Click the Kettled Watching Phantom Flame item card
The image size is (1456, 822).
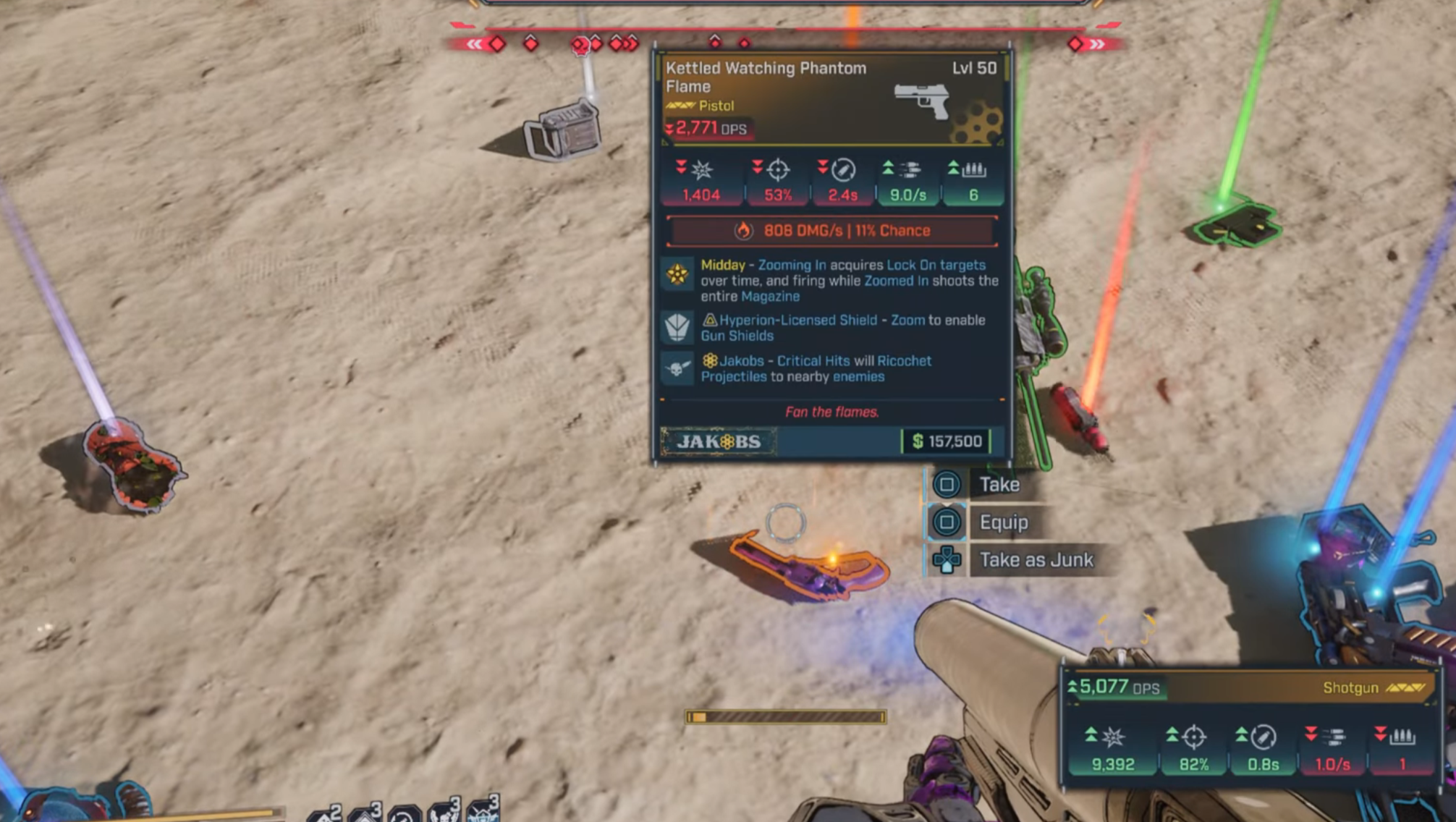(831, 255)
